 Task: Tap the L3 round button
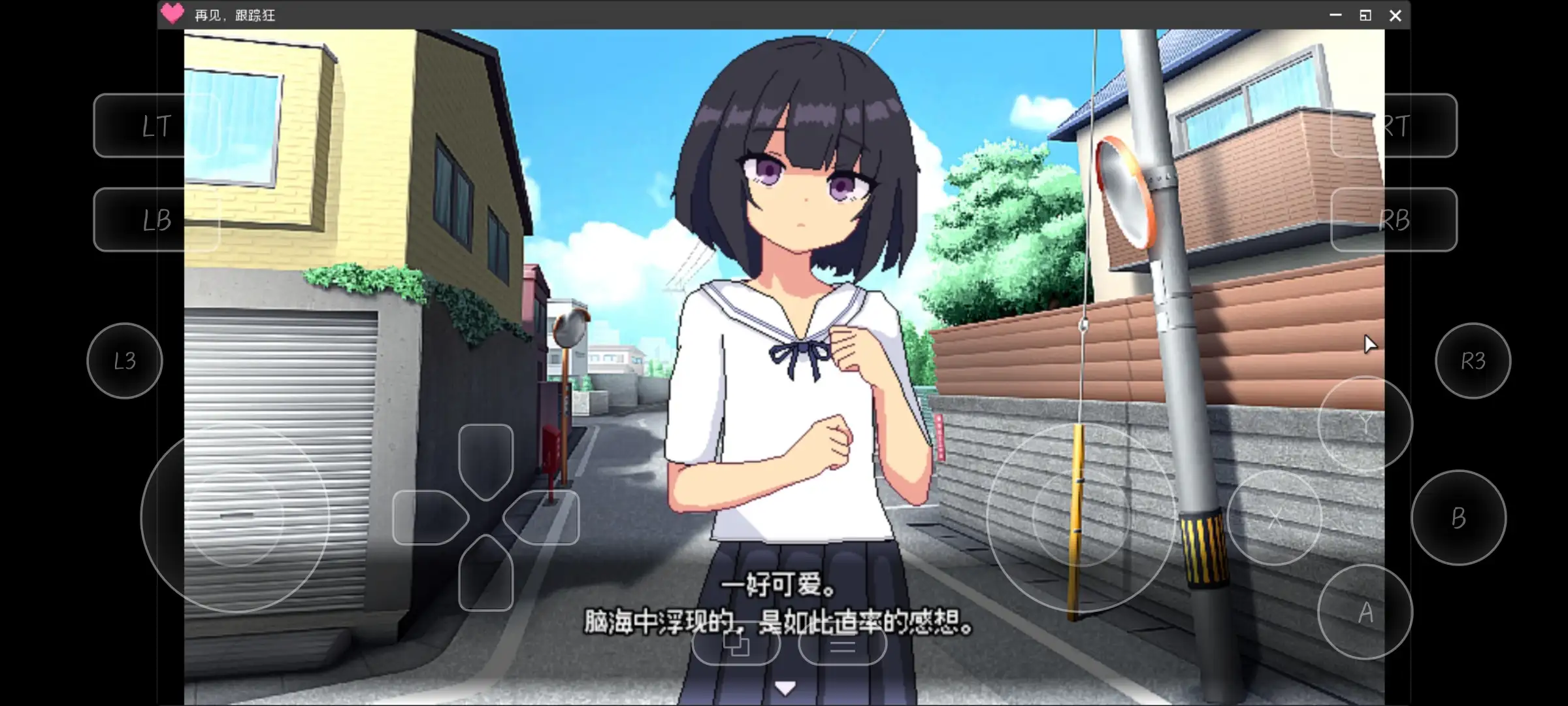tap(124, 361)
